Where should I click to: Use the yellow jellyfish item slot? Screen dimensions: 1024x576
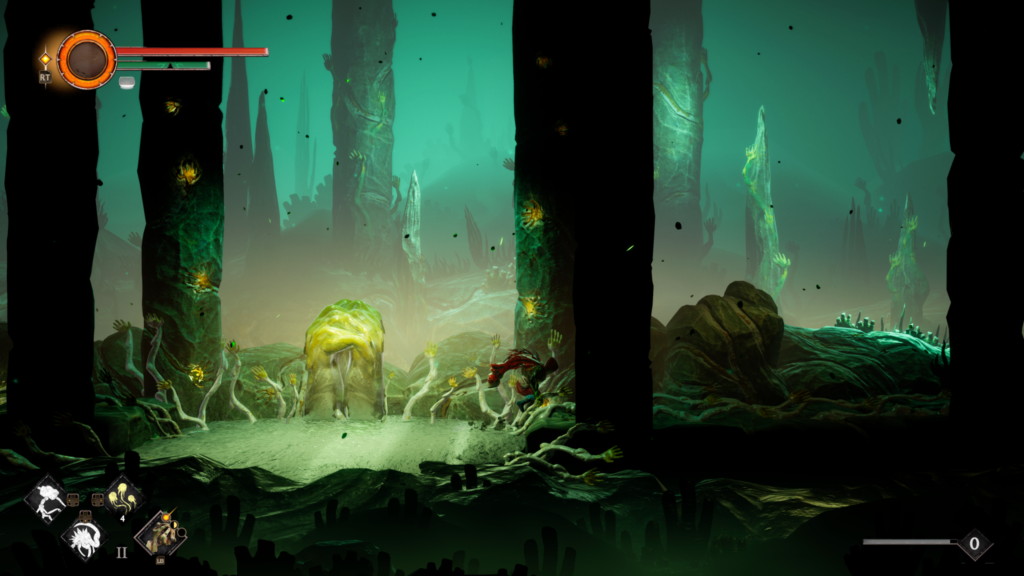[x=124, y=496]
